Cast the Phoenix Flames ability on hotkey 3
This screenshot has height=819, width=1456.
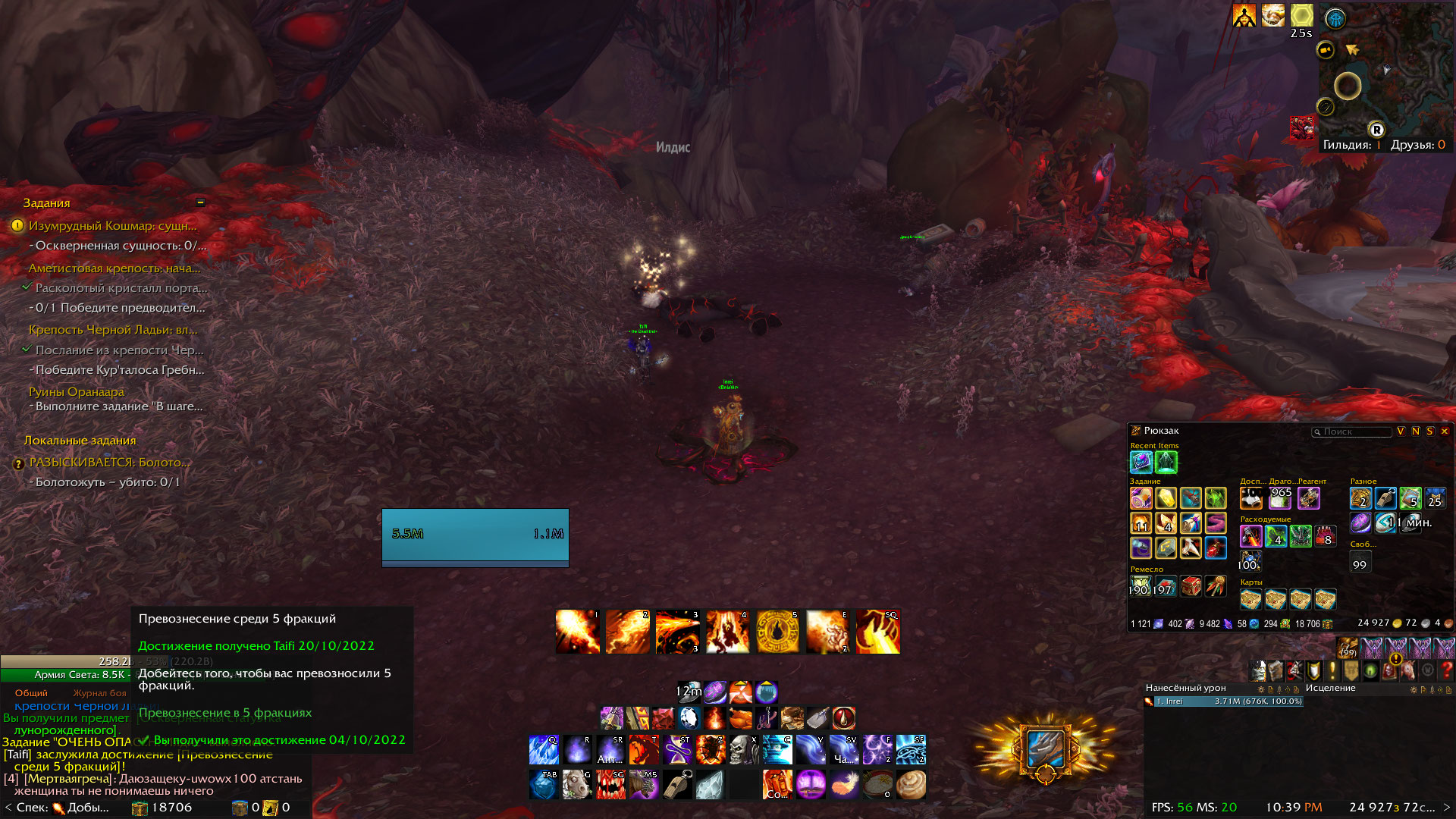pyautogui.click(x=677, y=632)
